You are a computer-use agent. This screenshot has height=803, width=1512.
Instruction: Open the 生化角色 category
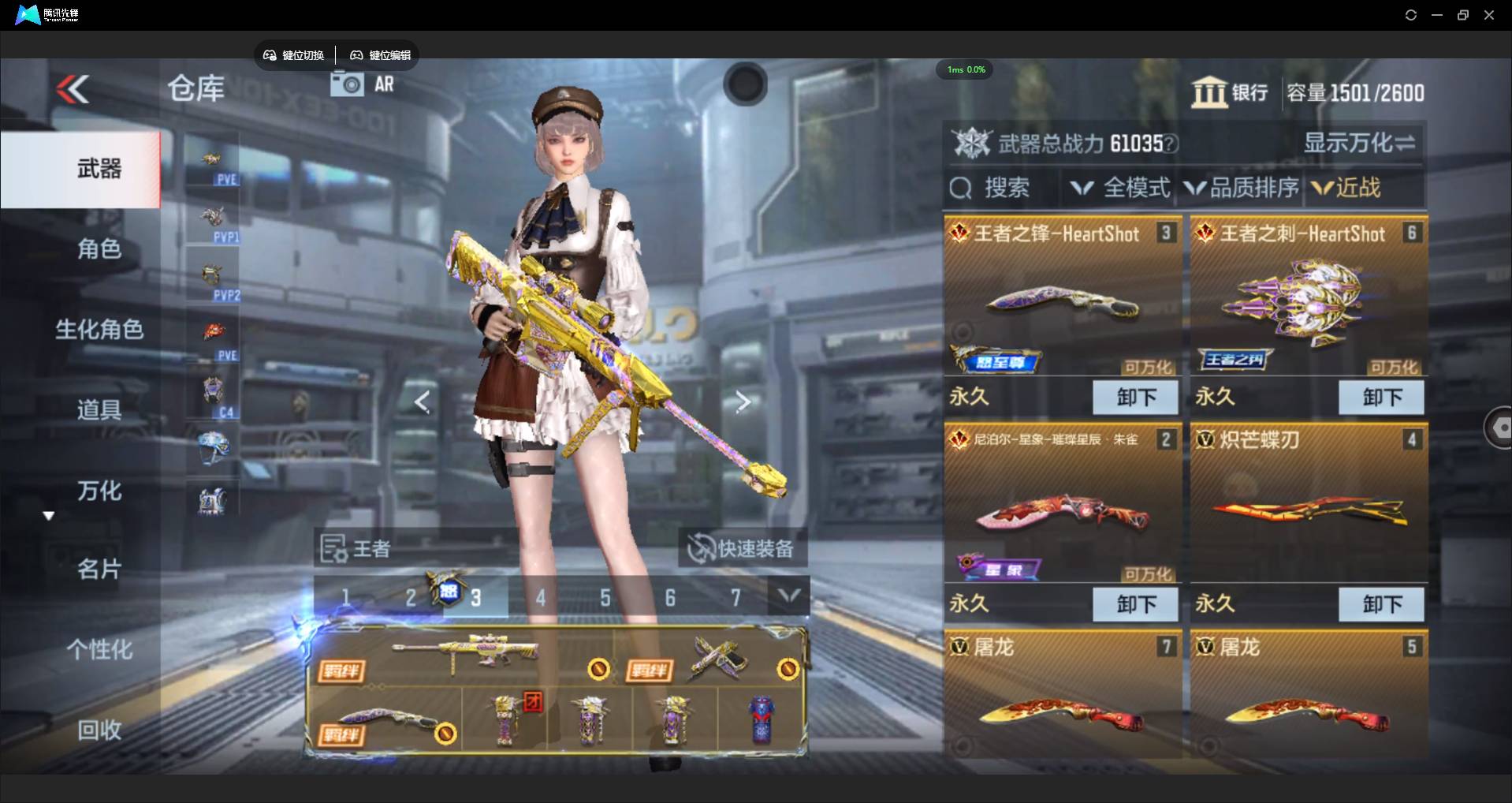coord(99,330)
